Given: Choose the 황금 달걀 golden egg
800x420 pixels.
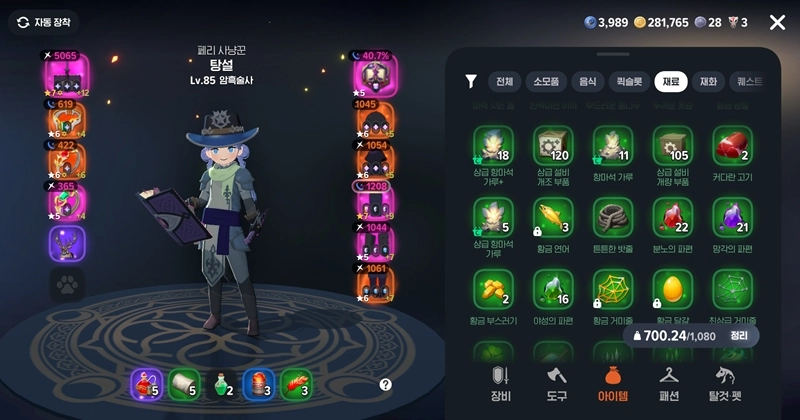Looking at the screenshot, I should click(672, 289).
